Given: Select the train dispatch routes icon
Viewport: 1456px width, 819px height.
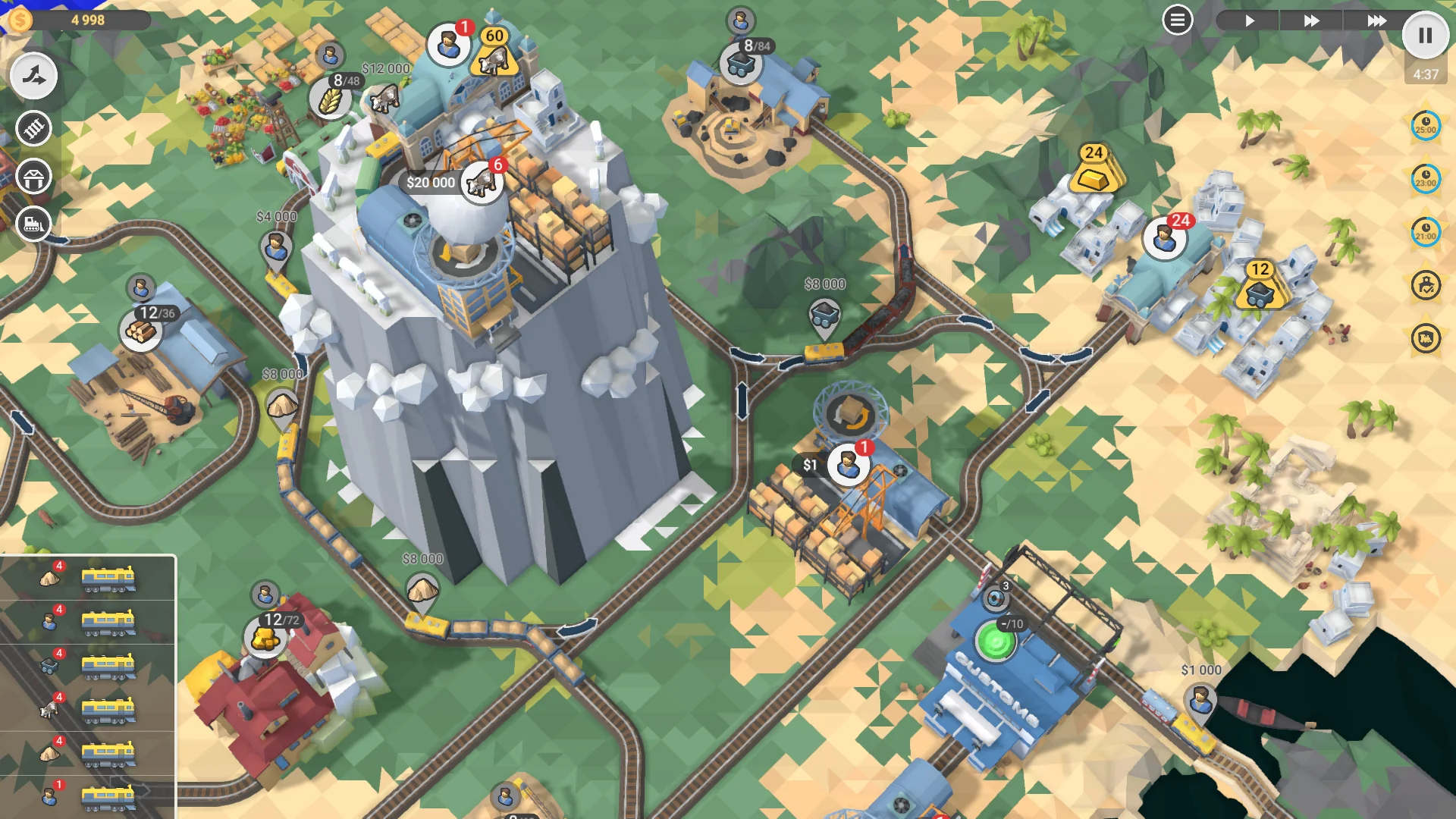Looking at the screenshot, I should coord(33,76).
